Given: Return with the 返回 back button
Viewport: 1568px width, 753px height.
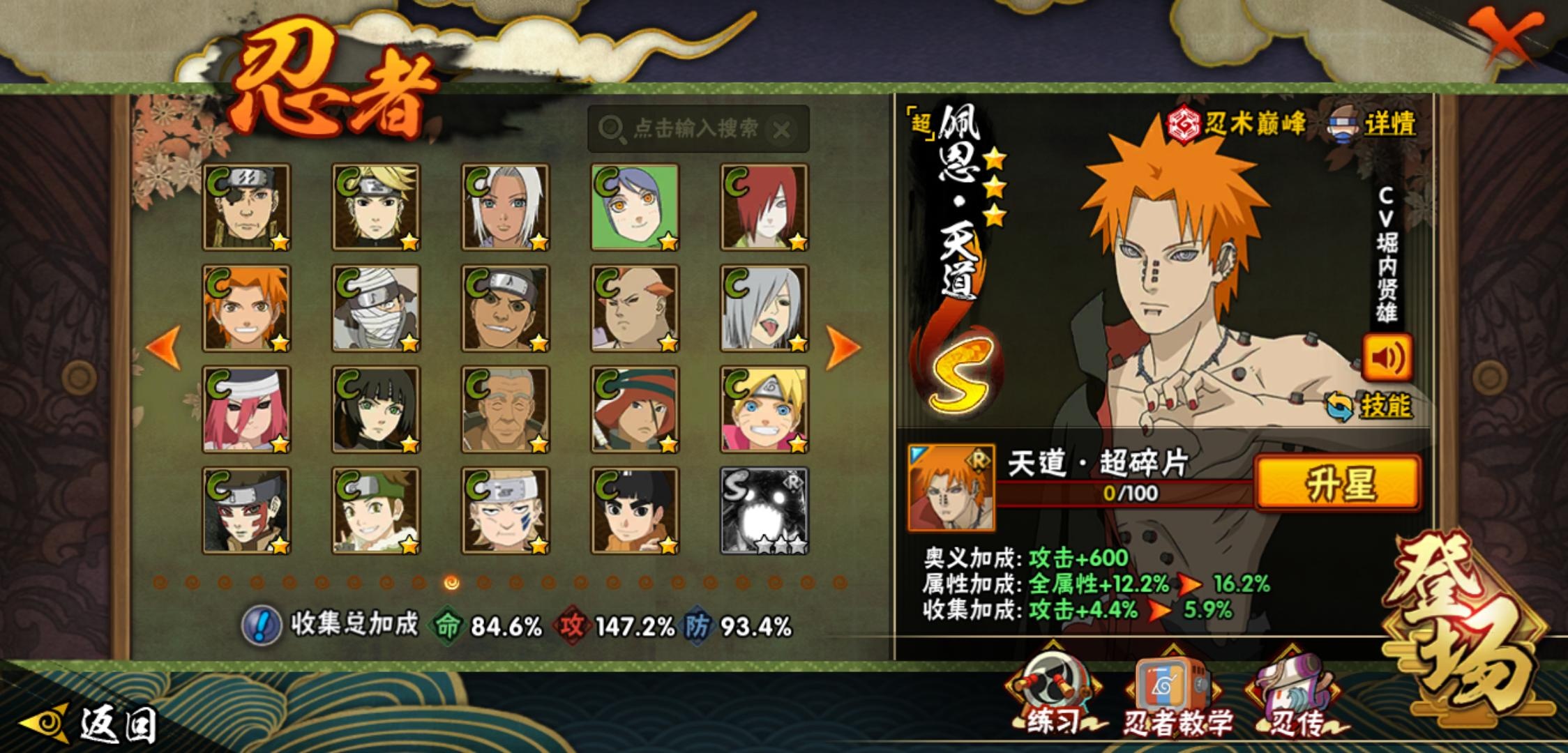Looking at the screenshot, I should tap(91, 725).
